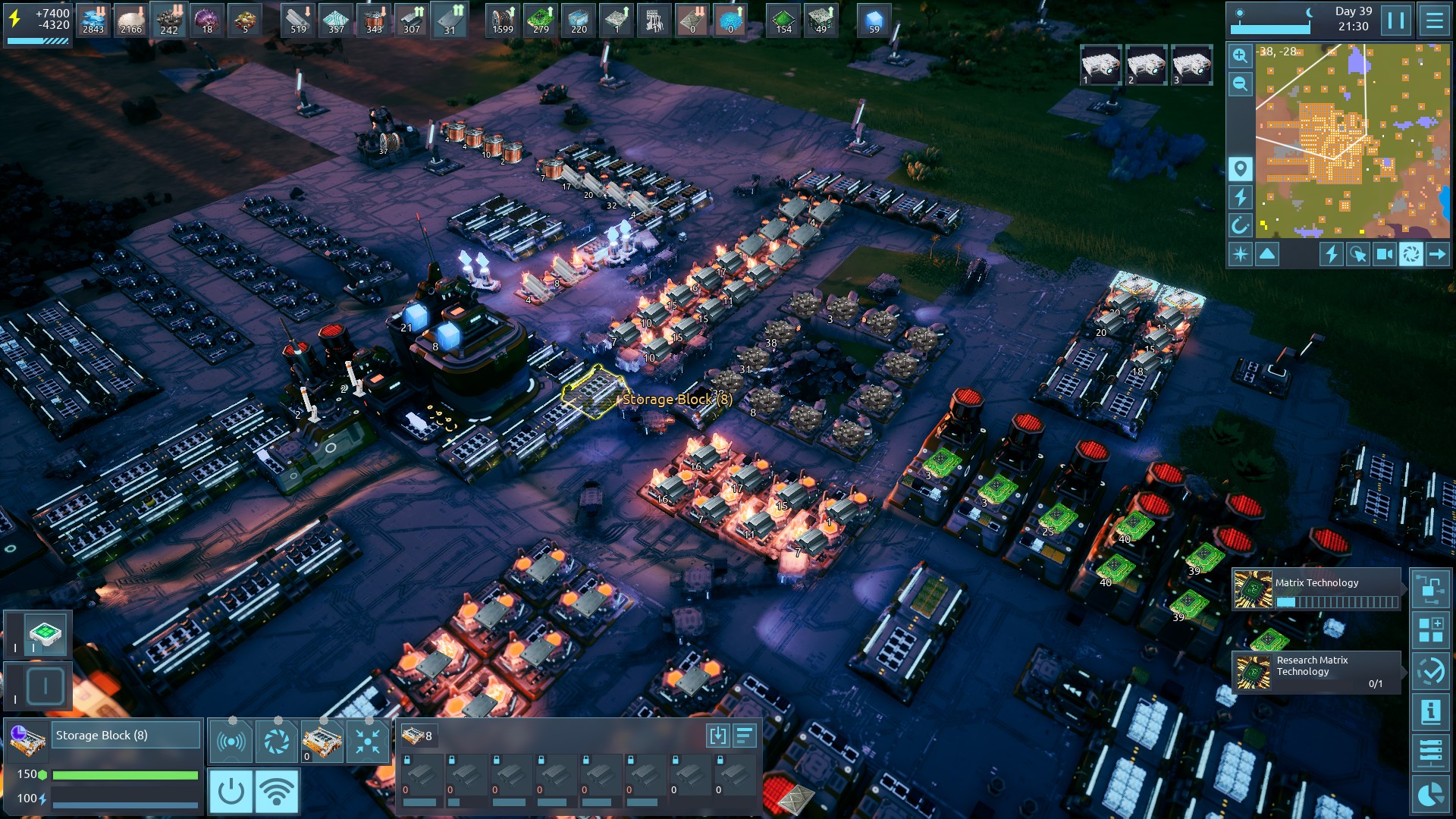Click the magnet icon beside the minimap
This screenshot has height=819, width=1456.
(1240, 225)
